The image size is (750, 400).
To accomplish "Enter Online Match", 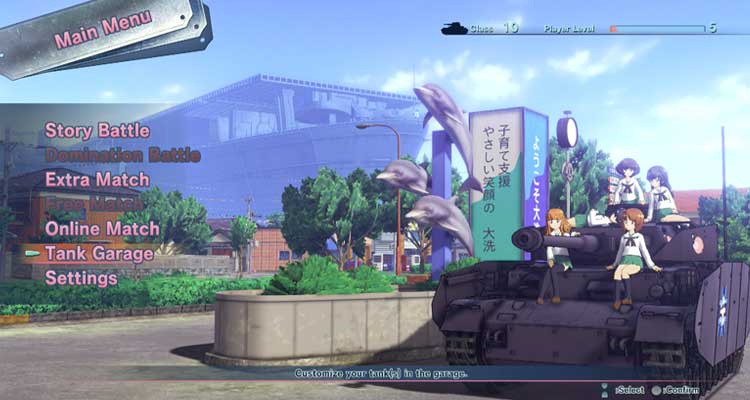I will [102, 229].
